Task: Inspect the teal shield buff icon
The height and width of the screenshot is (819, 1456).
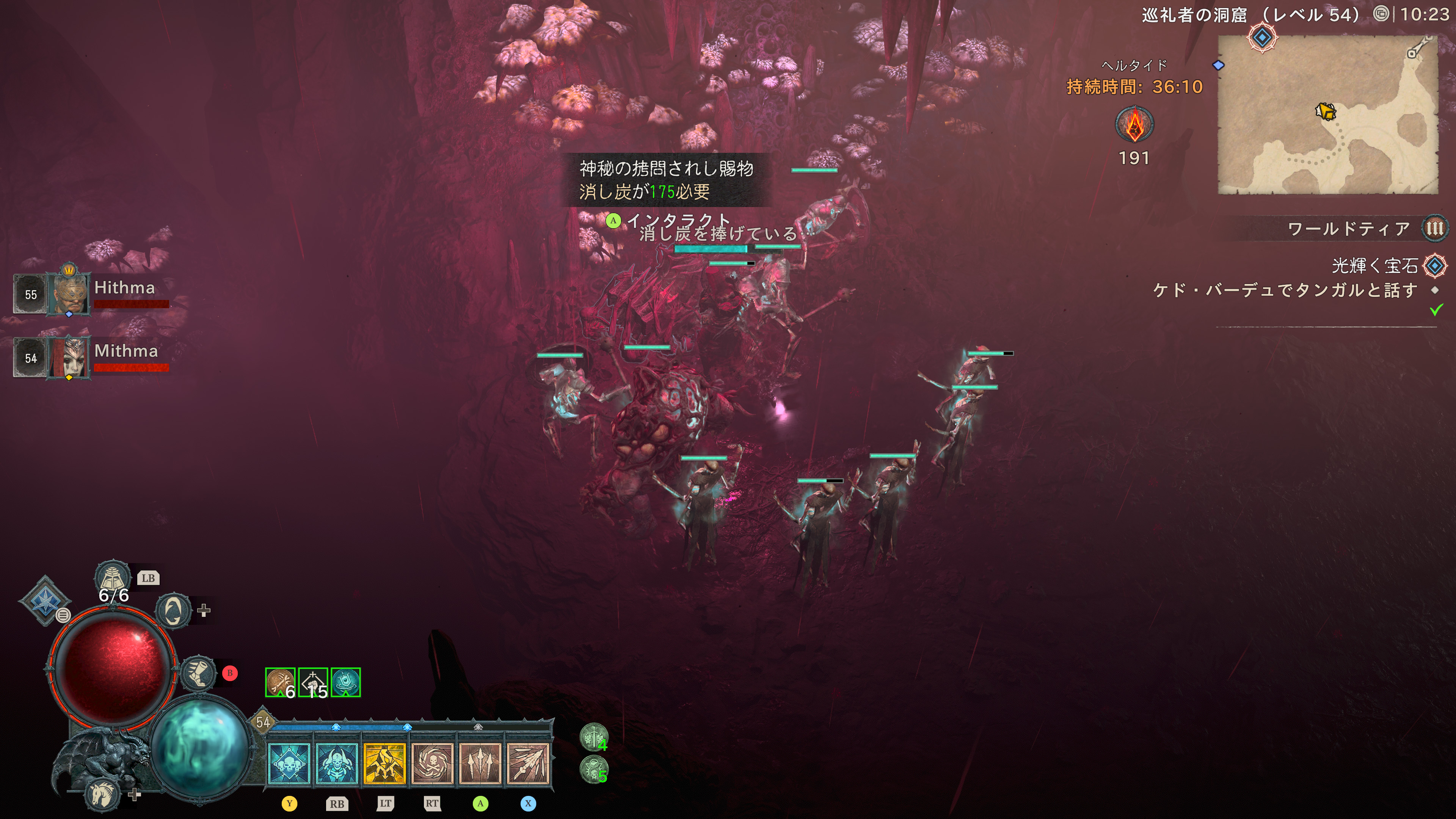Action: [345, 682]
